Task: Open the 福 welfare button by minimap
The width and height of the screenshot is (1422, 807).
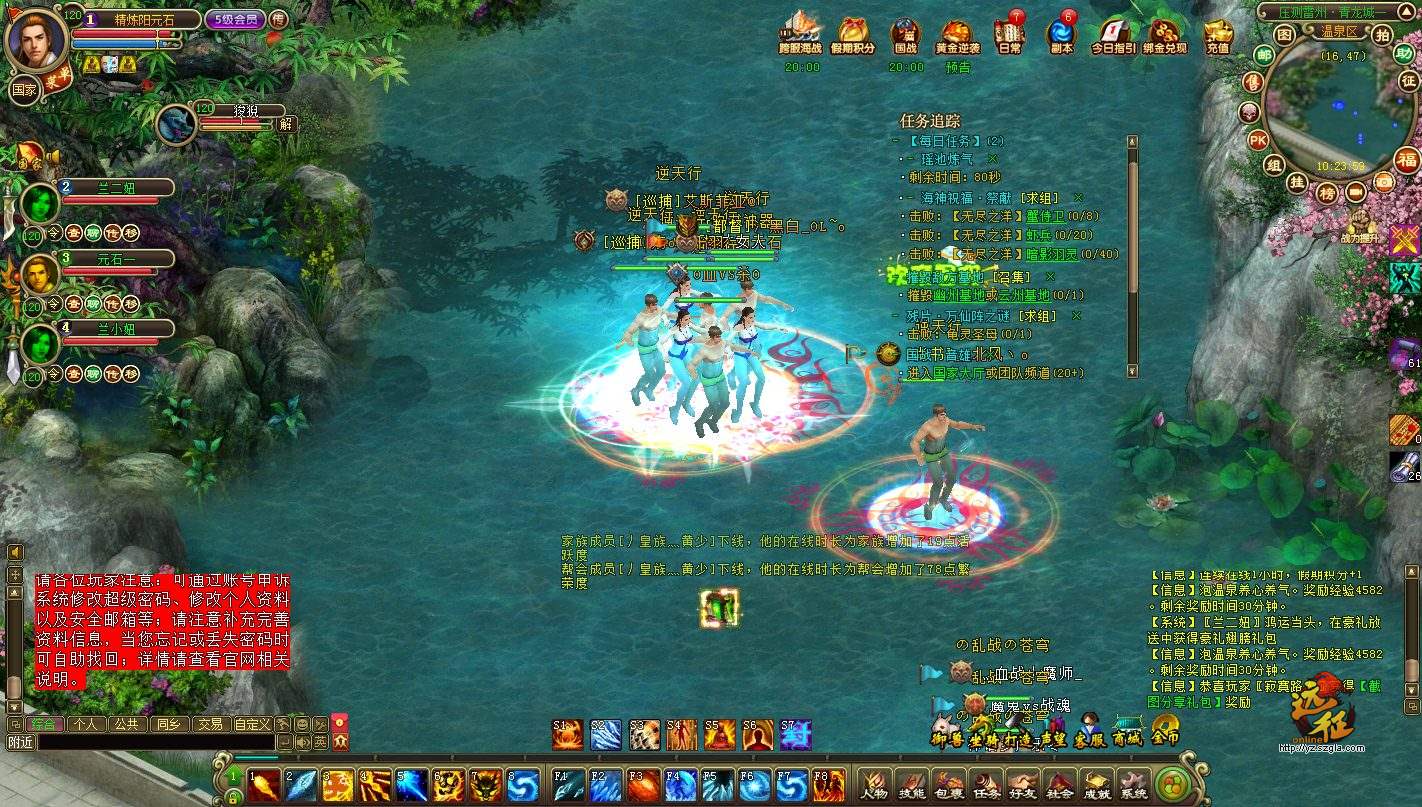Action: tap(1407, 160)
